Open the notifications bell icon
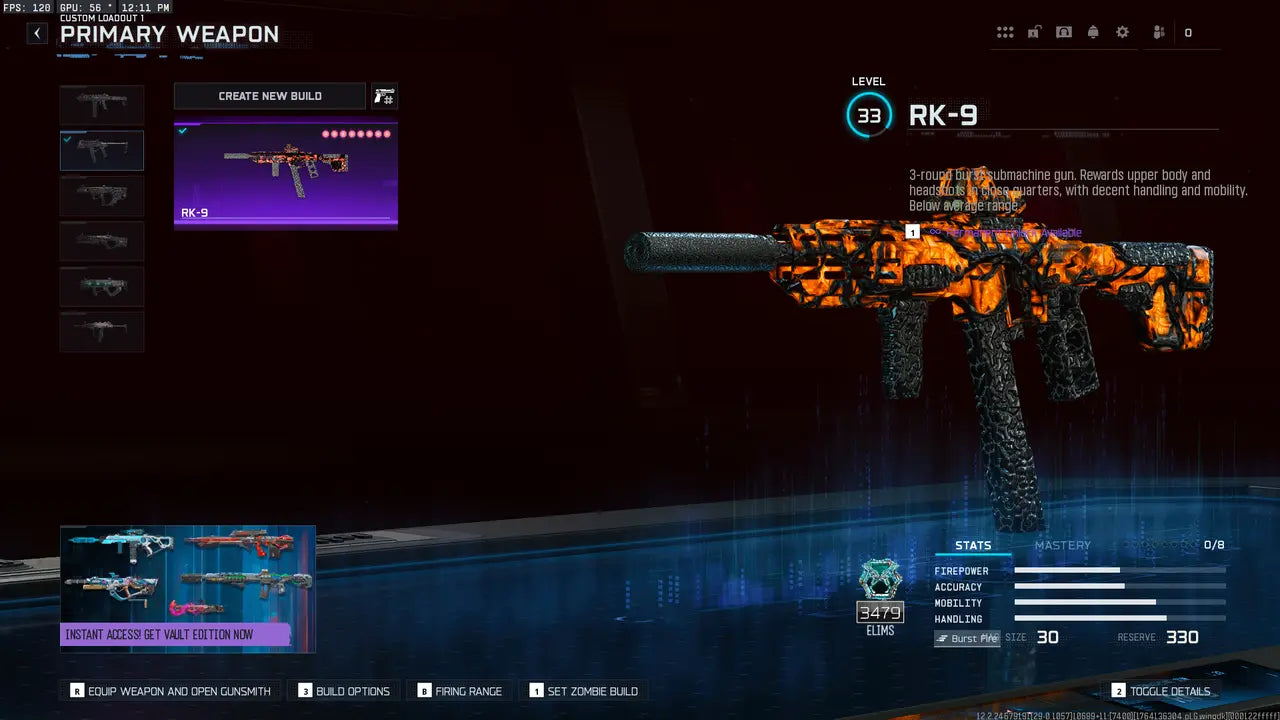This screenshot has height=720, width=1280. click(1093, 32)
